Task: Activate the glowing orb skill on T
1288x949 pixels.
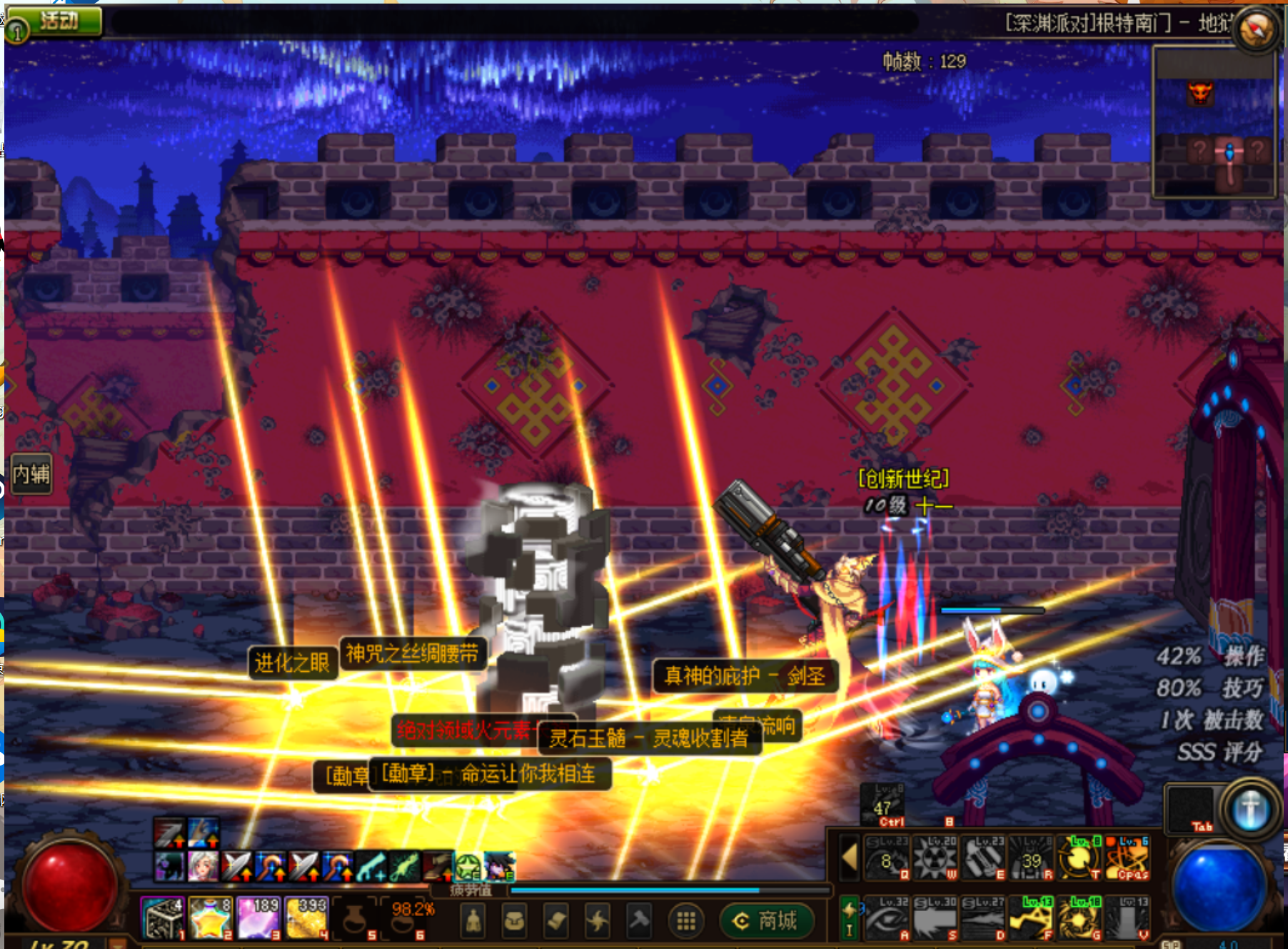Action: click(1079, 858)
